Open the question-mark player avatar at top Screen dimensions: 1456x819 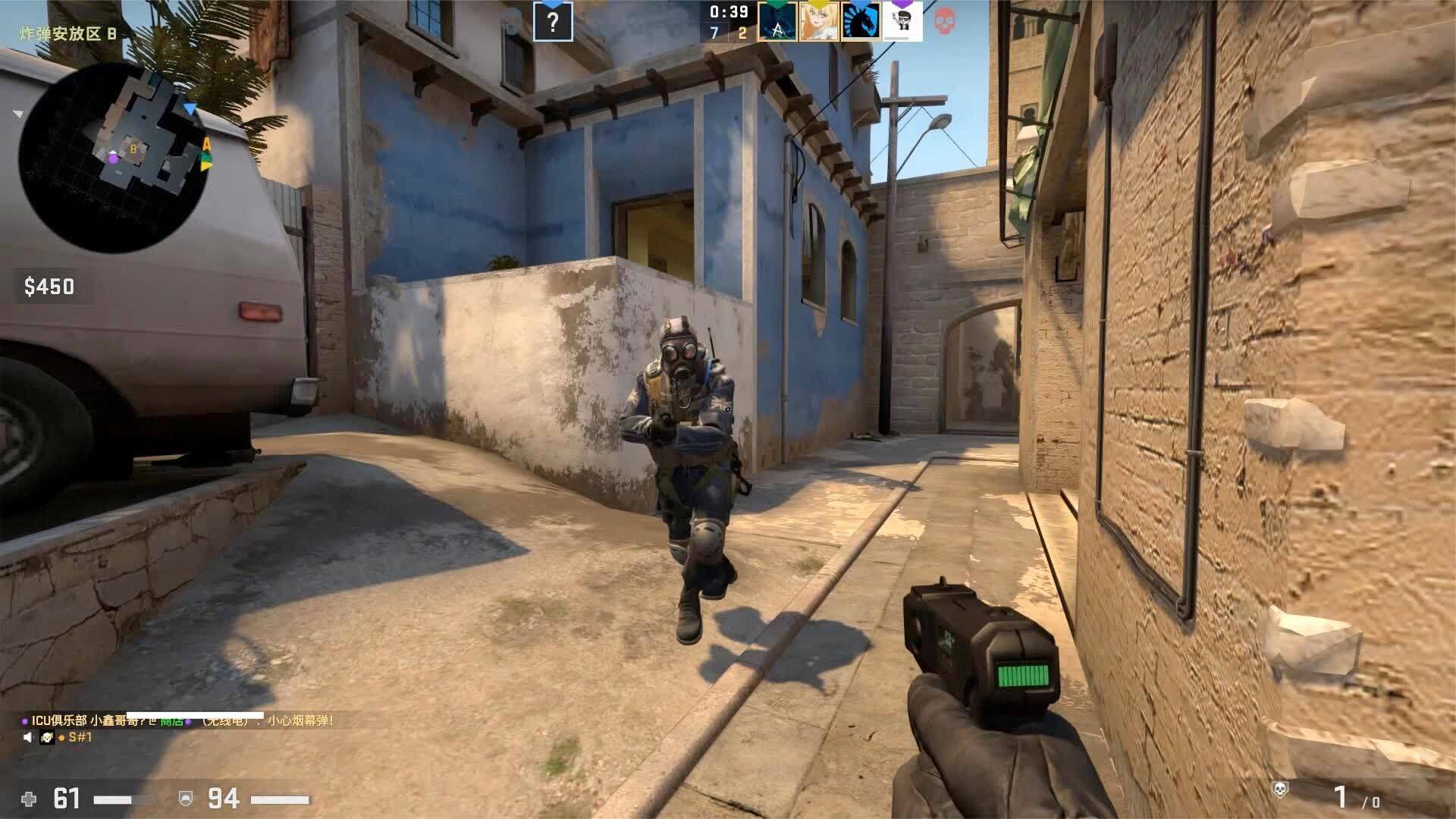coord(553,23)
